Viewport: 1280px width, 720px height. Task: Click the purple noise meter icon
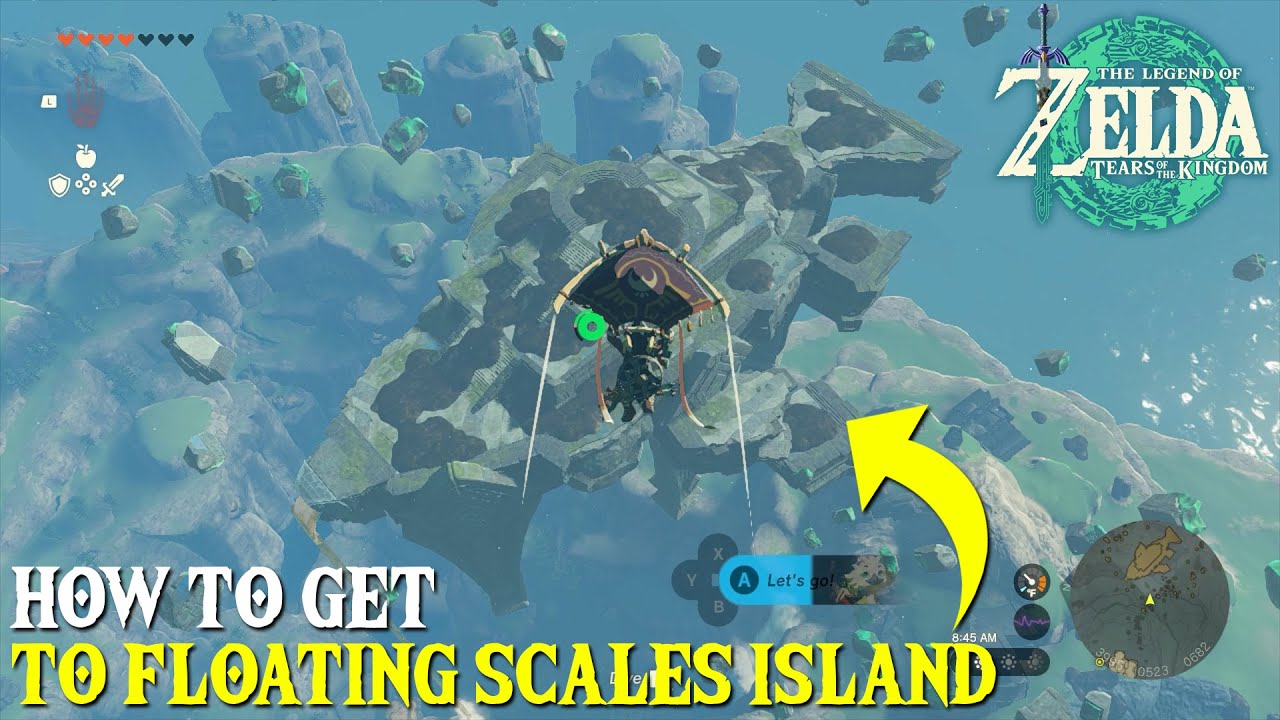click(1030, 621)
